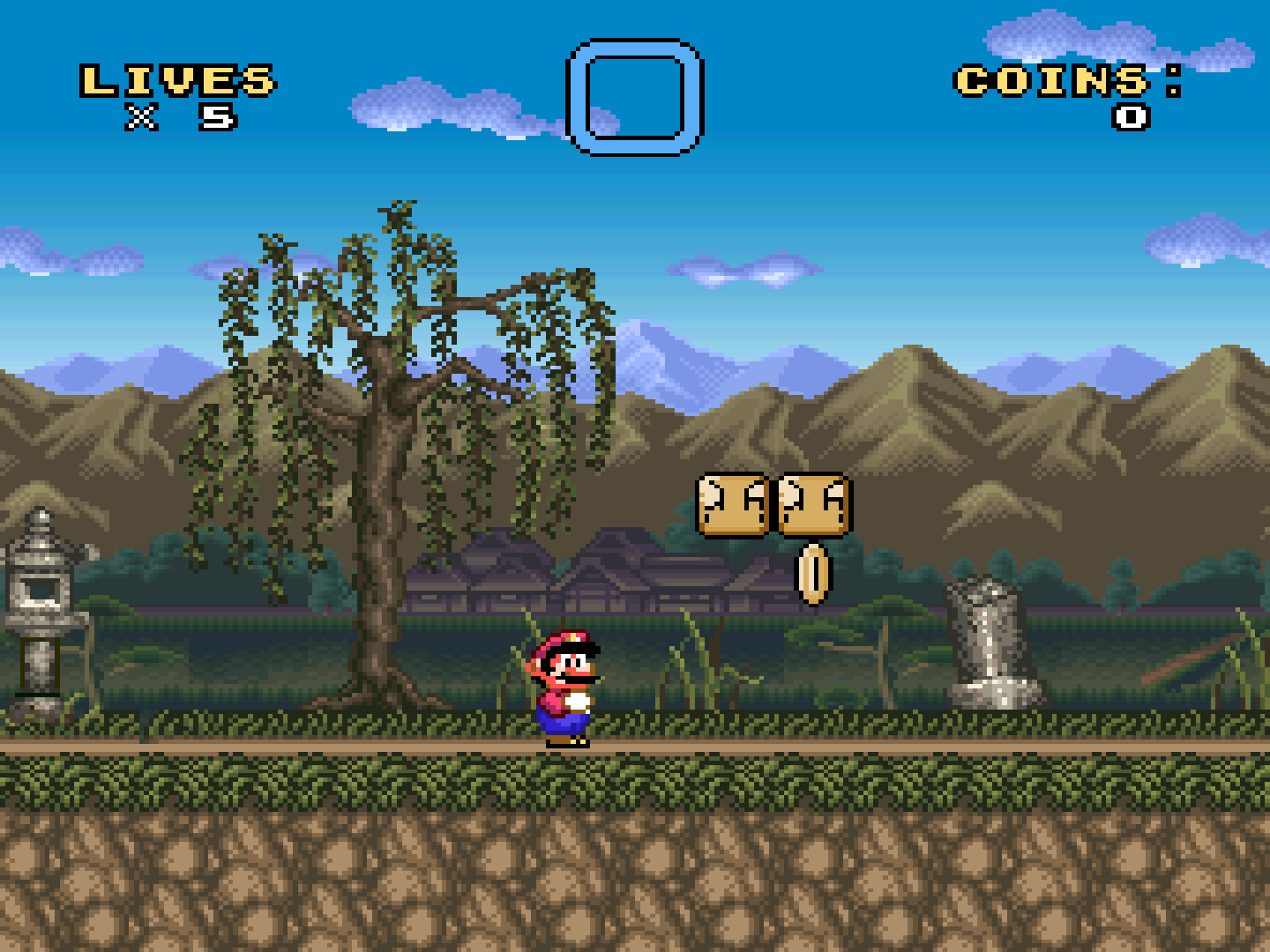This screenshot has height=952, width=1270.
Task: Click the right wooden question block
Action: tap(816, 507)
